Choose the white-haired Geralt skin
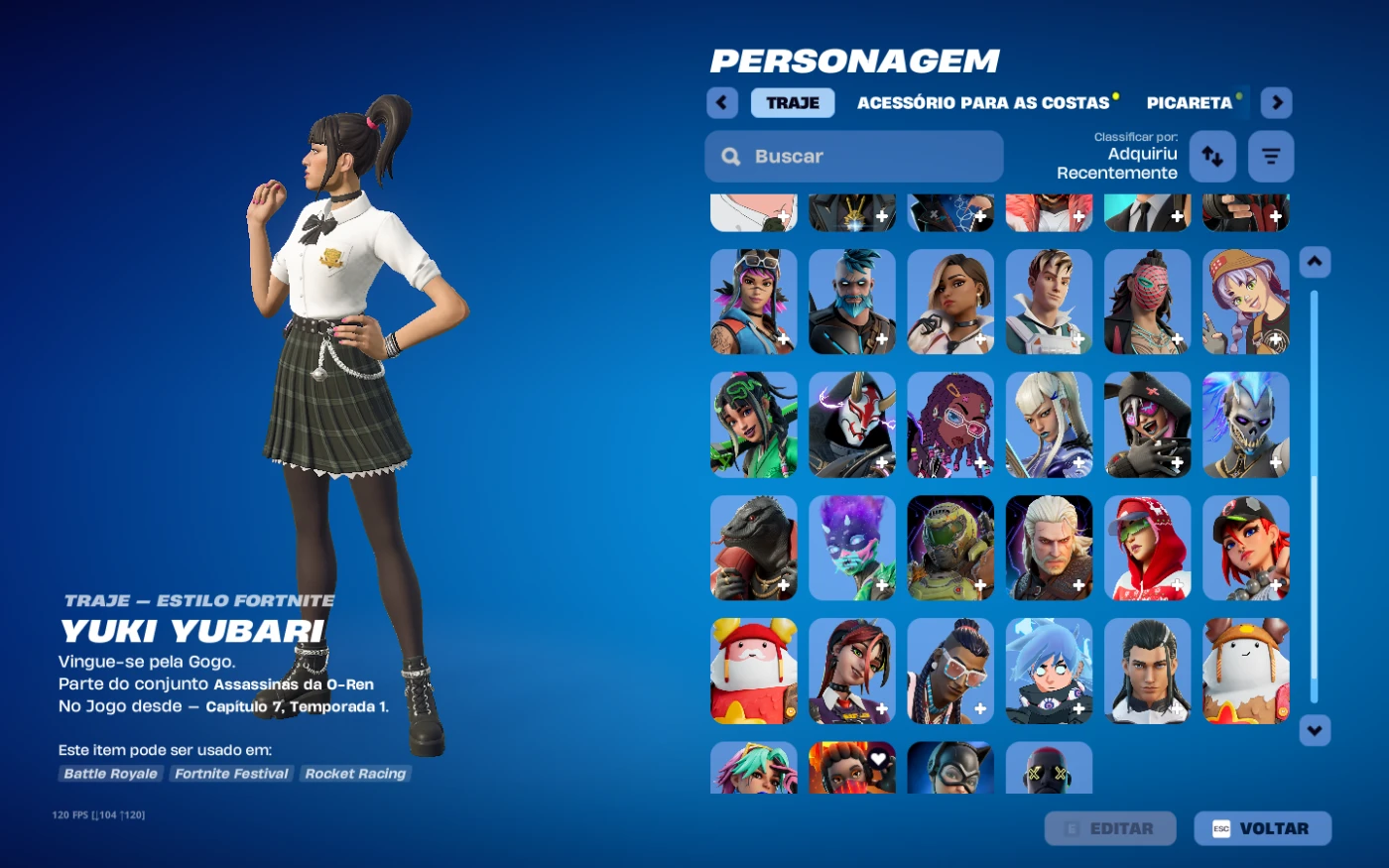 1049,549
